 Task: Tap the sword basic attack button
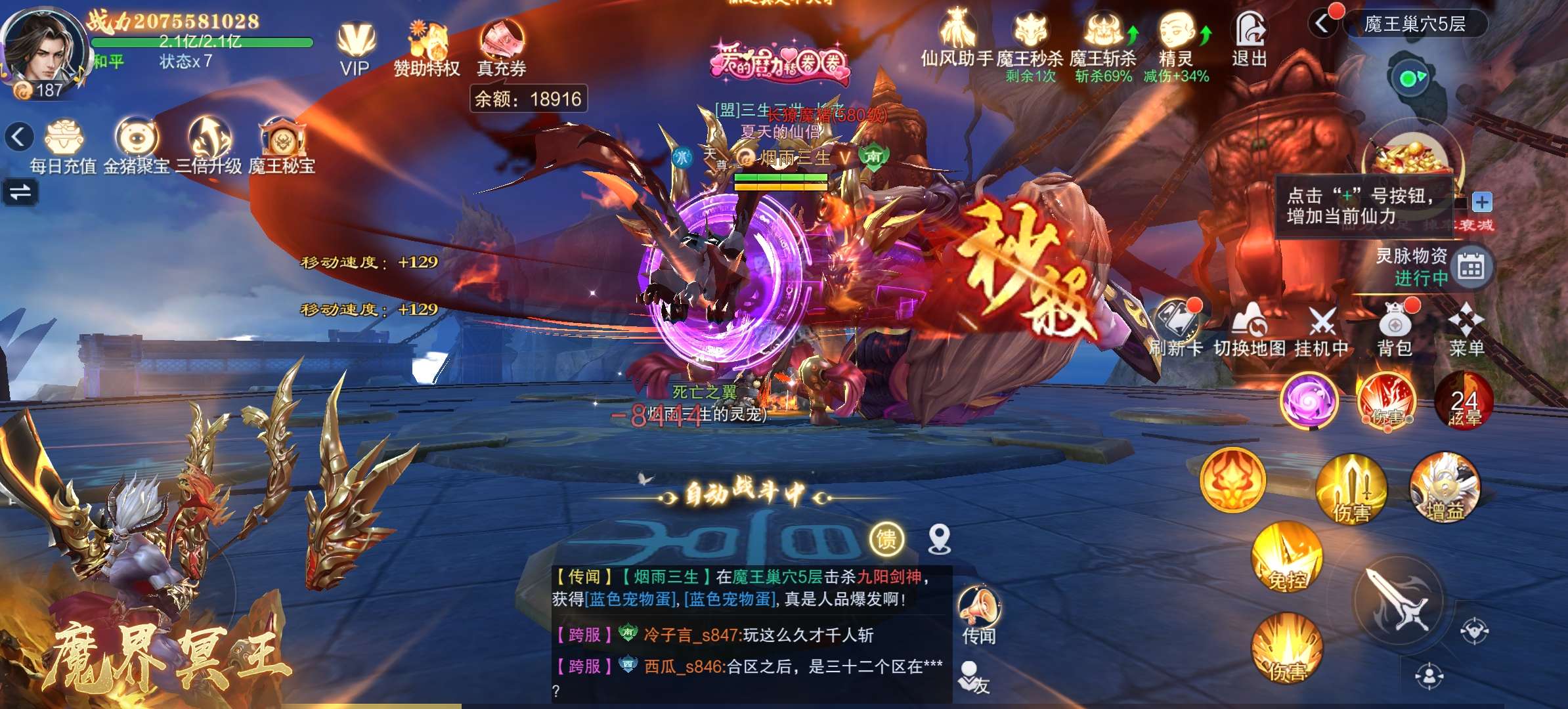(x=1400, y=599)
